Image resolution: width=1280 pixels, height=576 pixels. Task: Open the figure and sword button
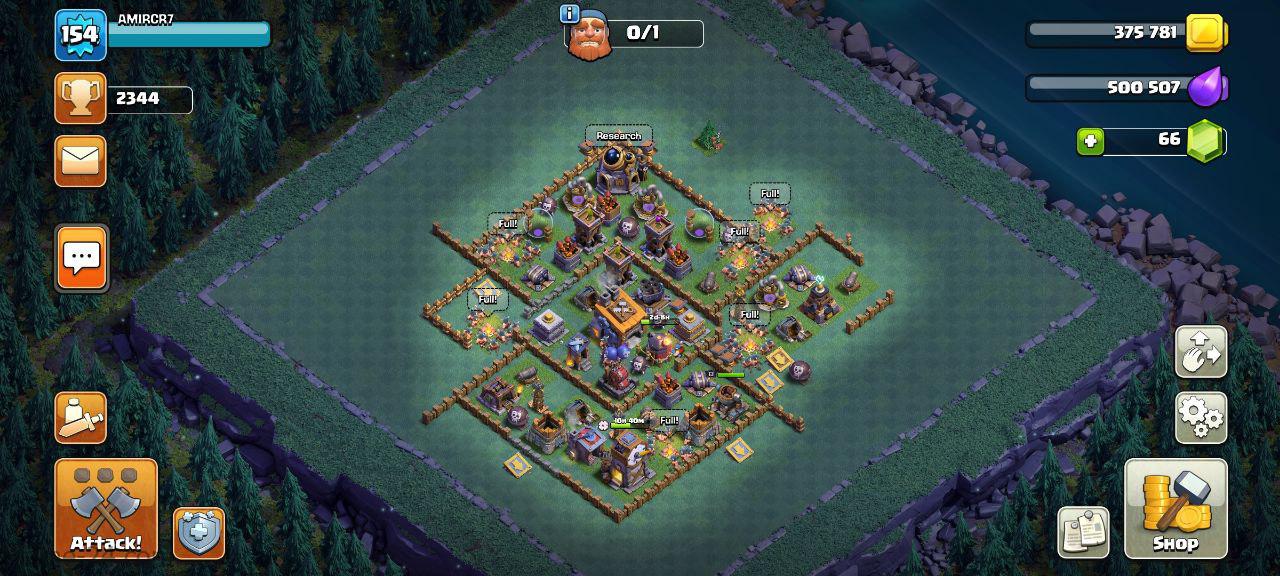click(x=80, y=417)
